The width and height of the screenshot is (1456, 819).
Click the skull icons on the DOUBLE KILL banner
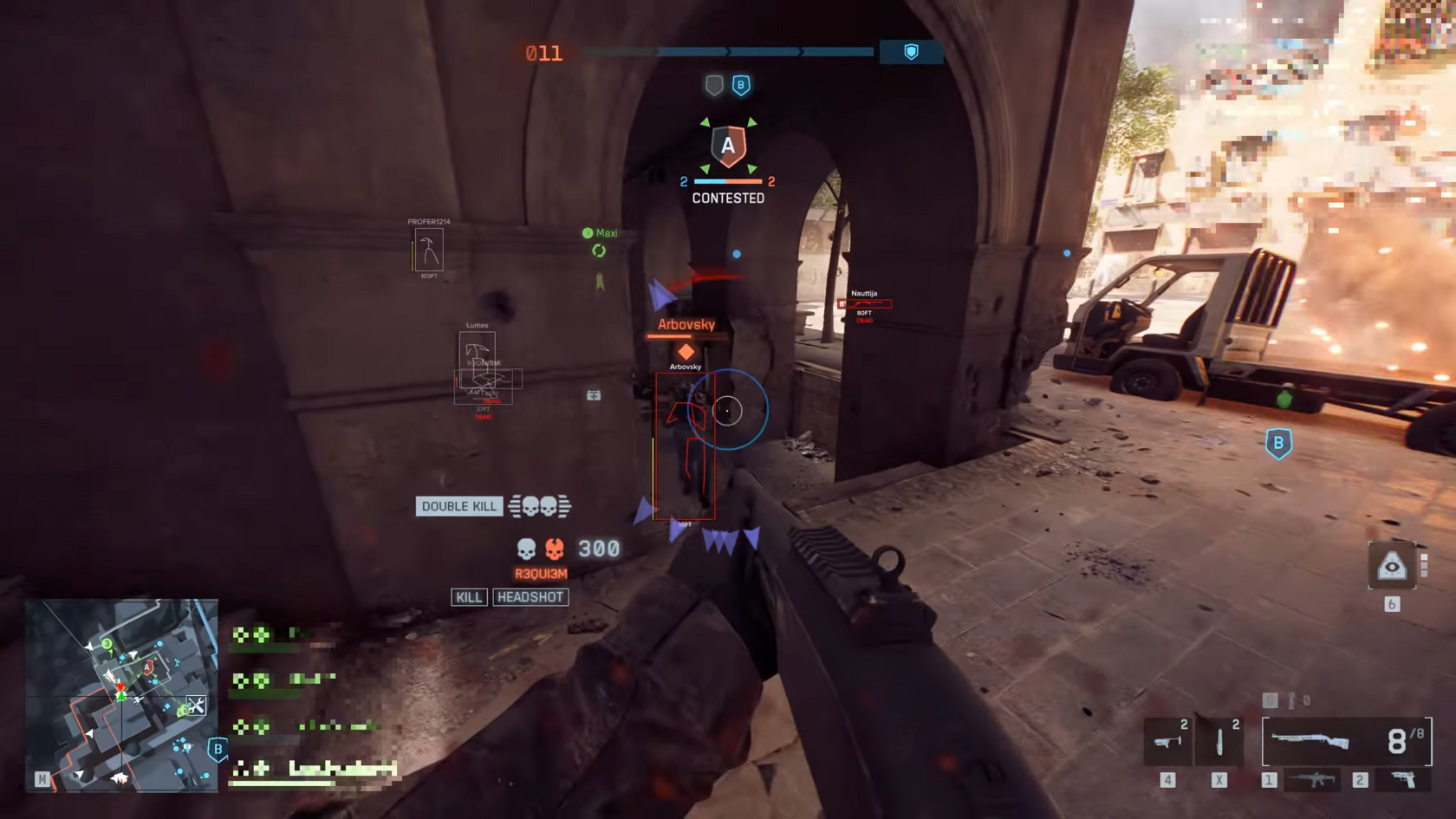click(539, 506)
